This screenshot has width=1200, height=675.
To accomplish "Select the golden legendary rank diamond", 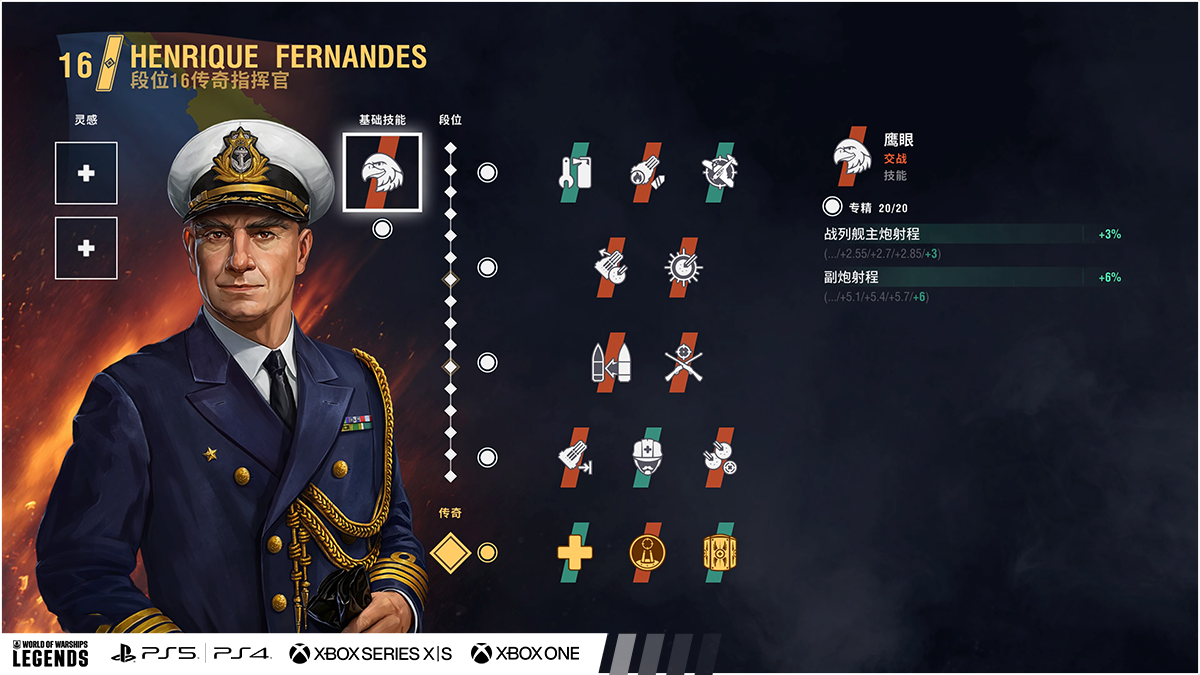I will tap(450, 552).
